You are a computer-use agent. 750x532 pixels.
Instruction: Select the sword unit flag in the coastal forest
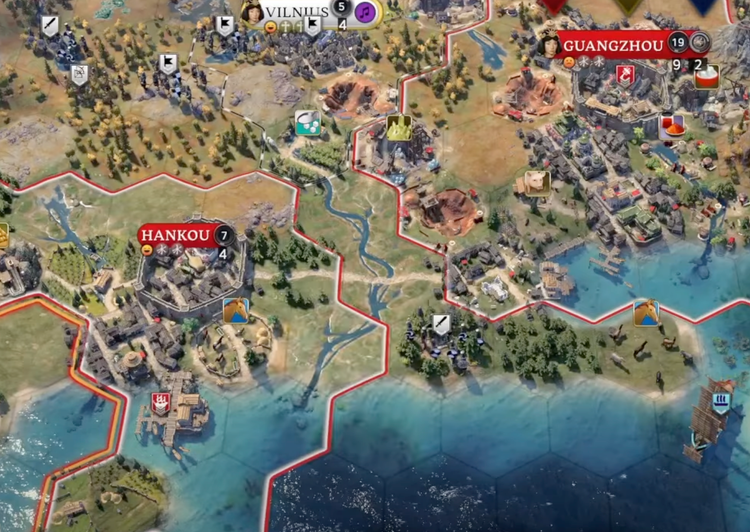(x=441, y=324)
